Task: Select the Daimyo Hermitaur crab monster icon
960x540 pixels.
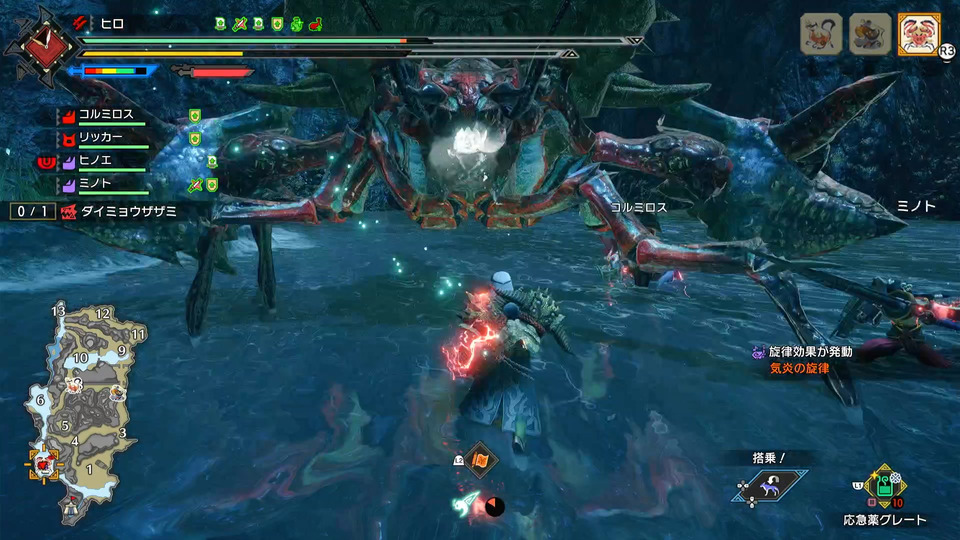Action: tap(918, 34)
